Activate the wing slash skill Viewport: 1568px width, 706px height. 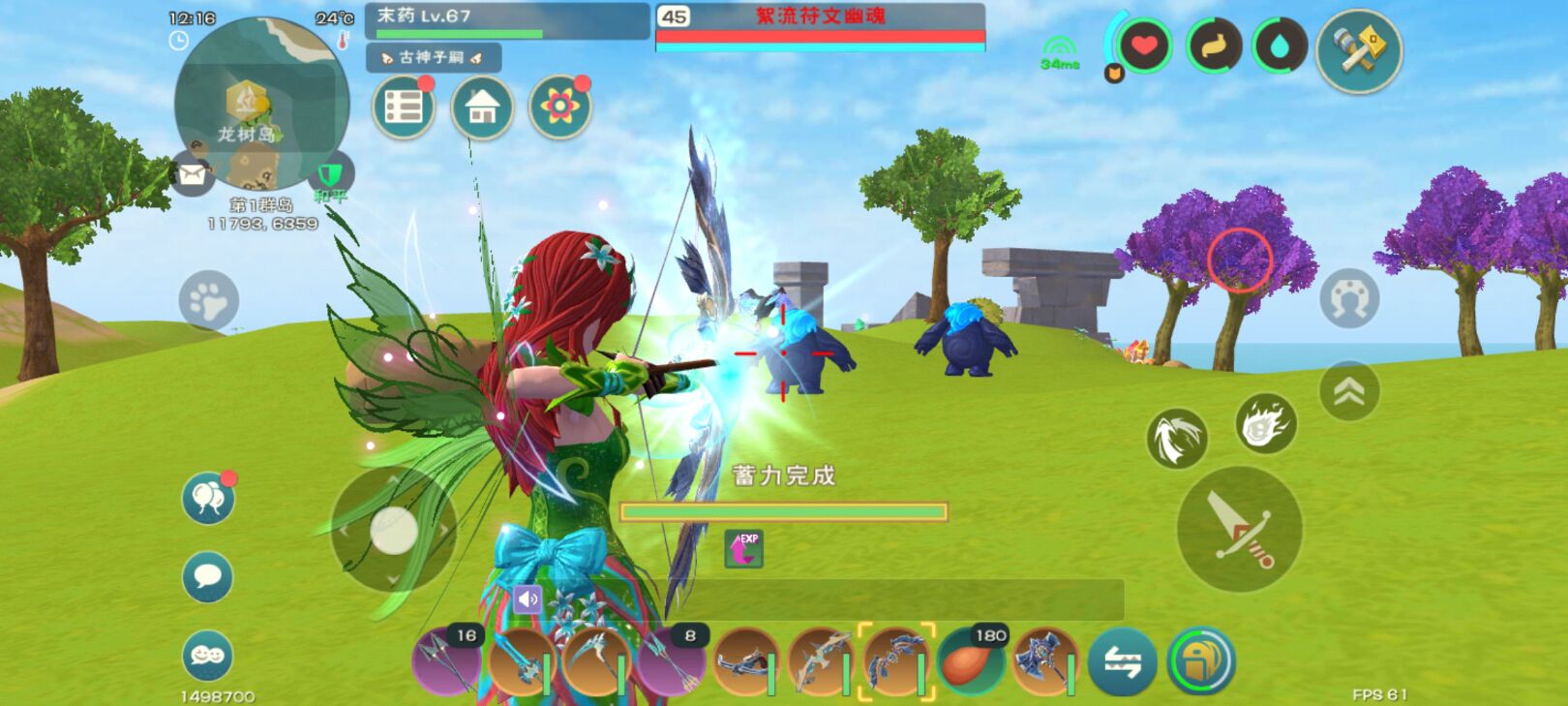1177,438
